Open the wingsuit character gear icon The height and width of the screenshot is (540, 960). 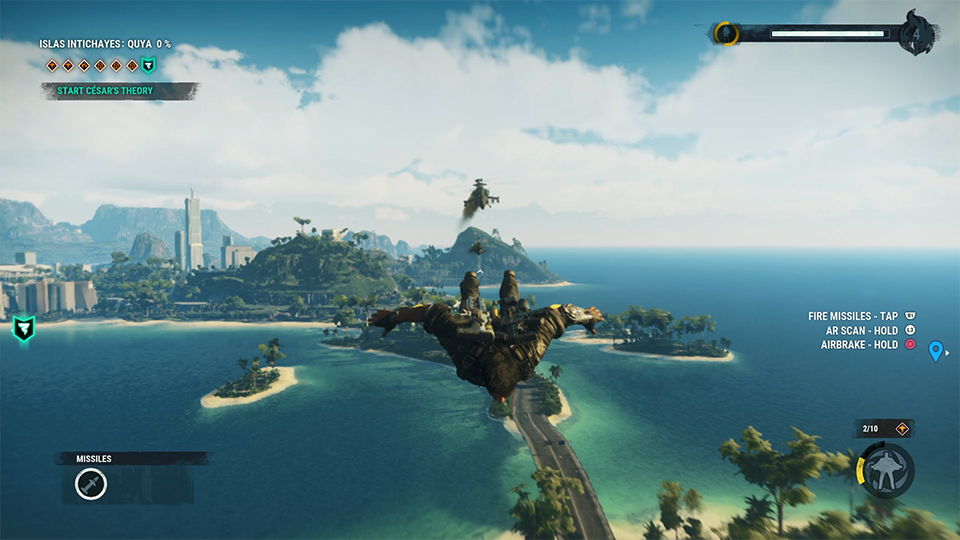(x=886, y=469)
